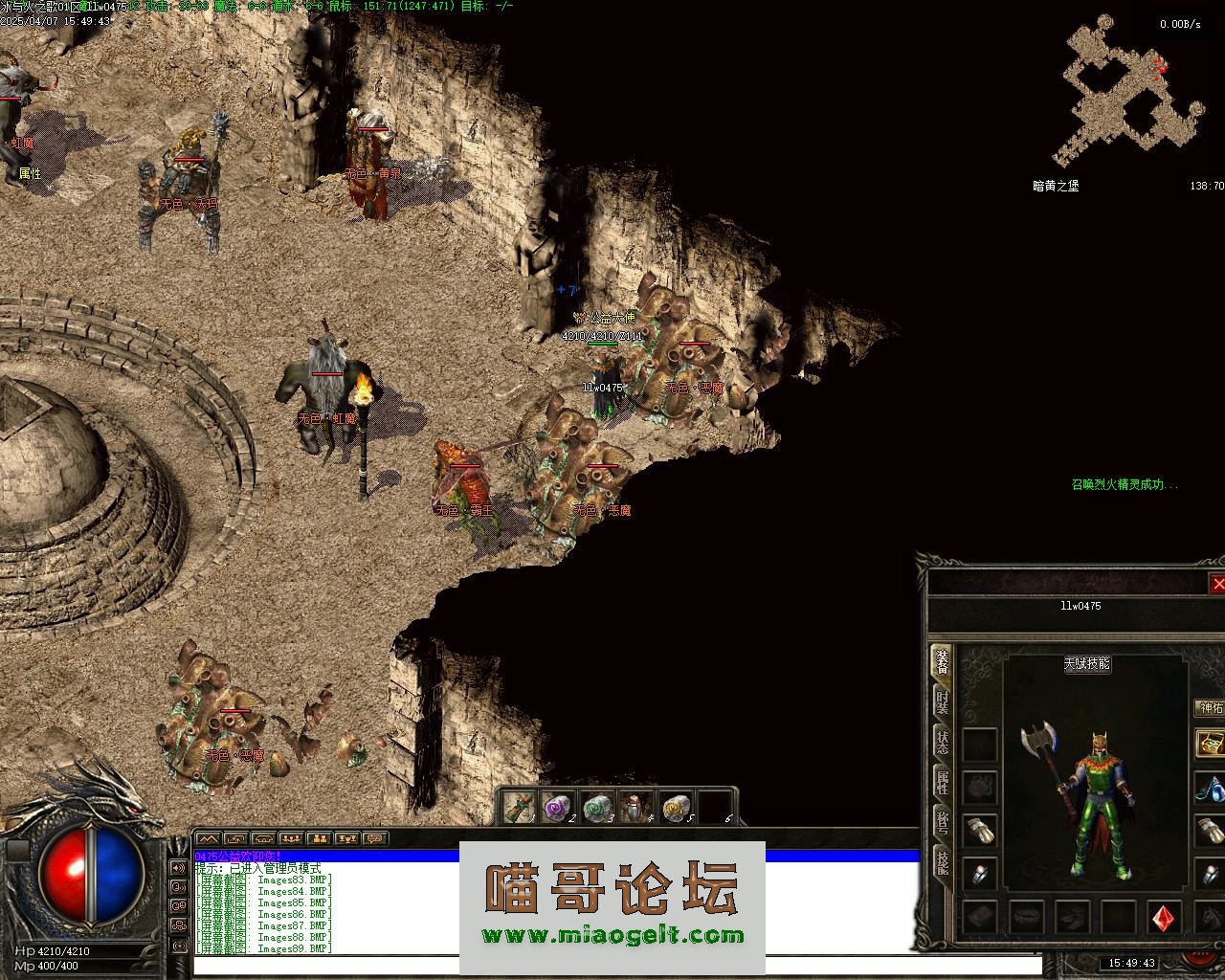The image size is (1225, 980).
Task: Use the purple spiral scroll in hotbar
Action: [x=555, y=808]
